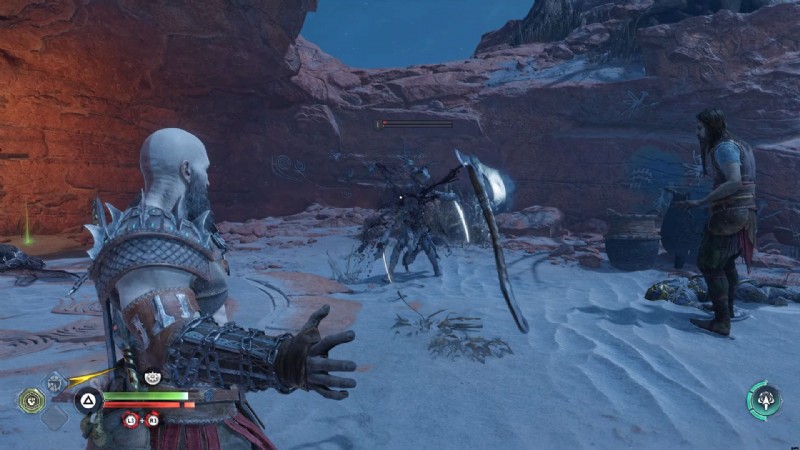Select the green octagon fist icon
The height and width of the screenshot is (450, 800).
pos(30,401)
